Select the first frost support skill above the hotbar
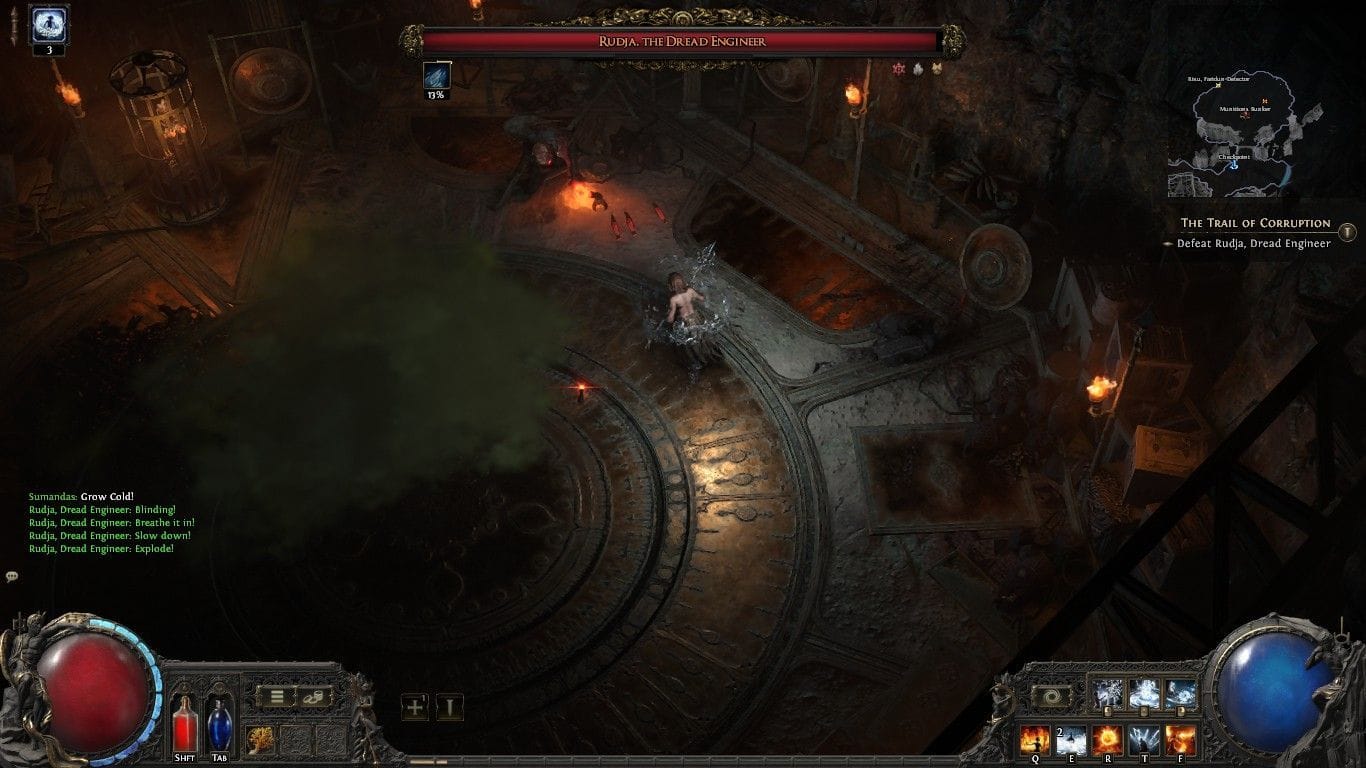The height and width of the screenshot is (768, 1366). click(1107, 692)
